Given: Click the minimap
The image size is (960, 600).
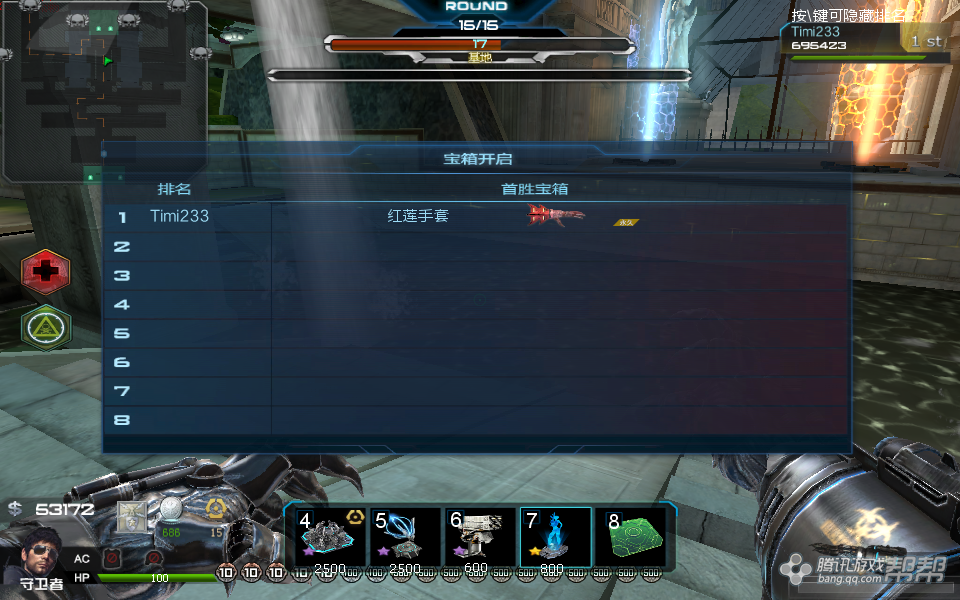Looking at the screenshot, I should coord(104,90).
